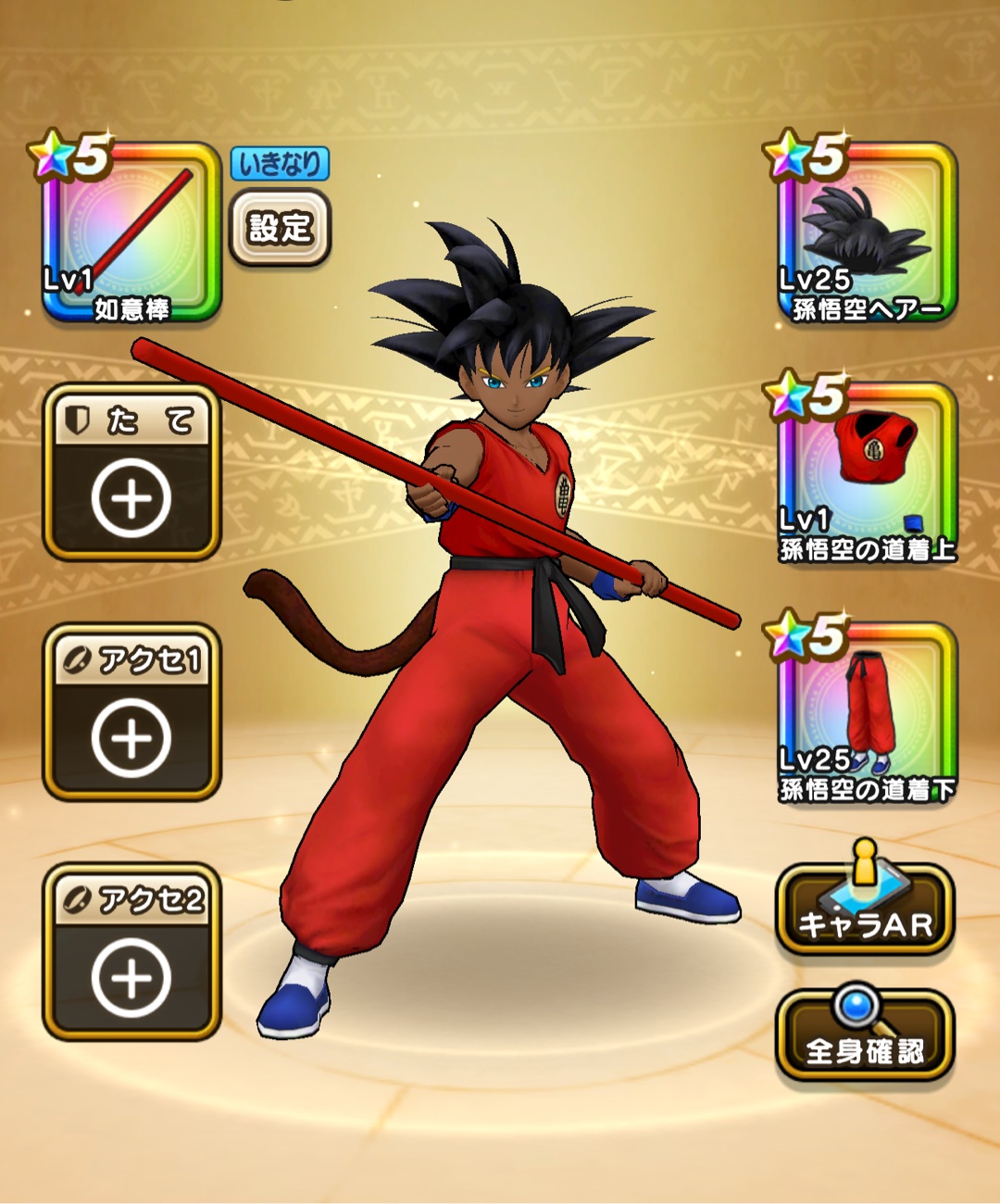The width and height of the screenshot is (1000, 1204).
Task: Choose the 孫悟空の道着下 pants slot
Action: tap(865, 713)
